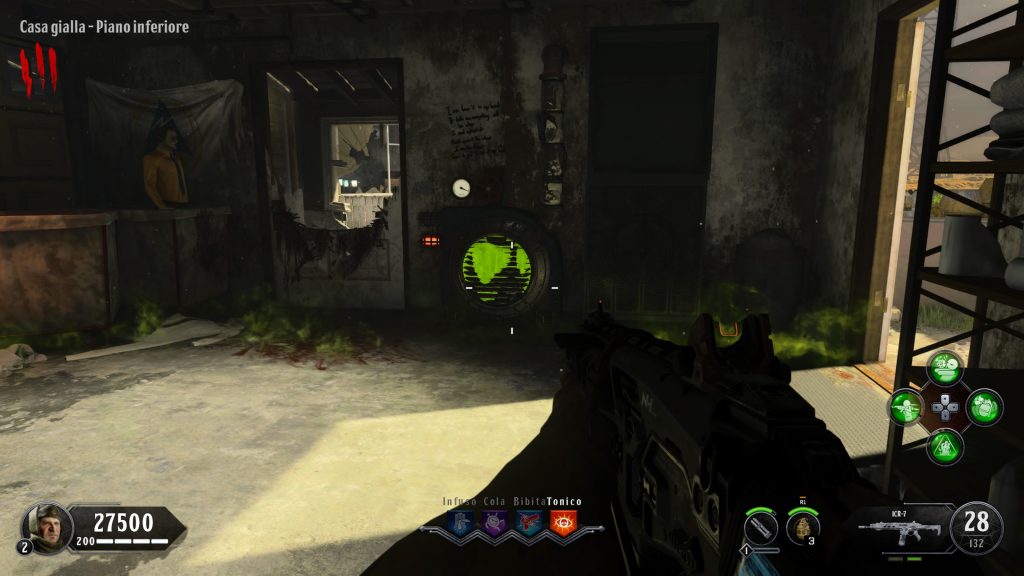Activate the bottom green triangle elixir
1024x576 pixels.
coord(943,446)
